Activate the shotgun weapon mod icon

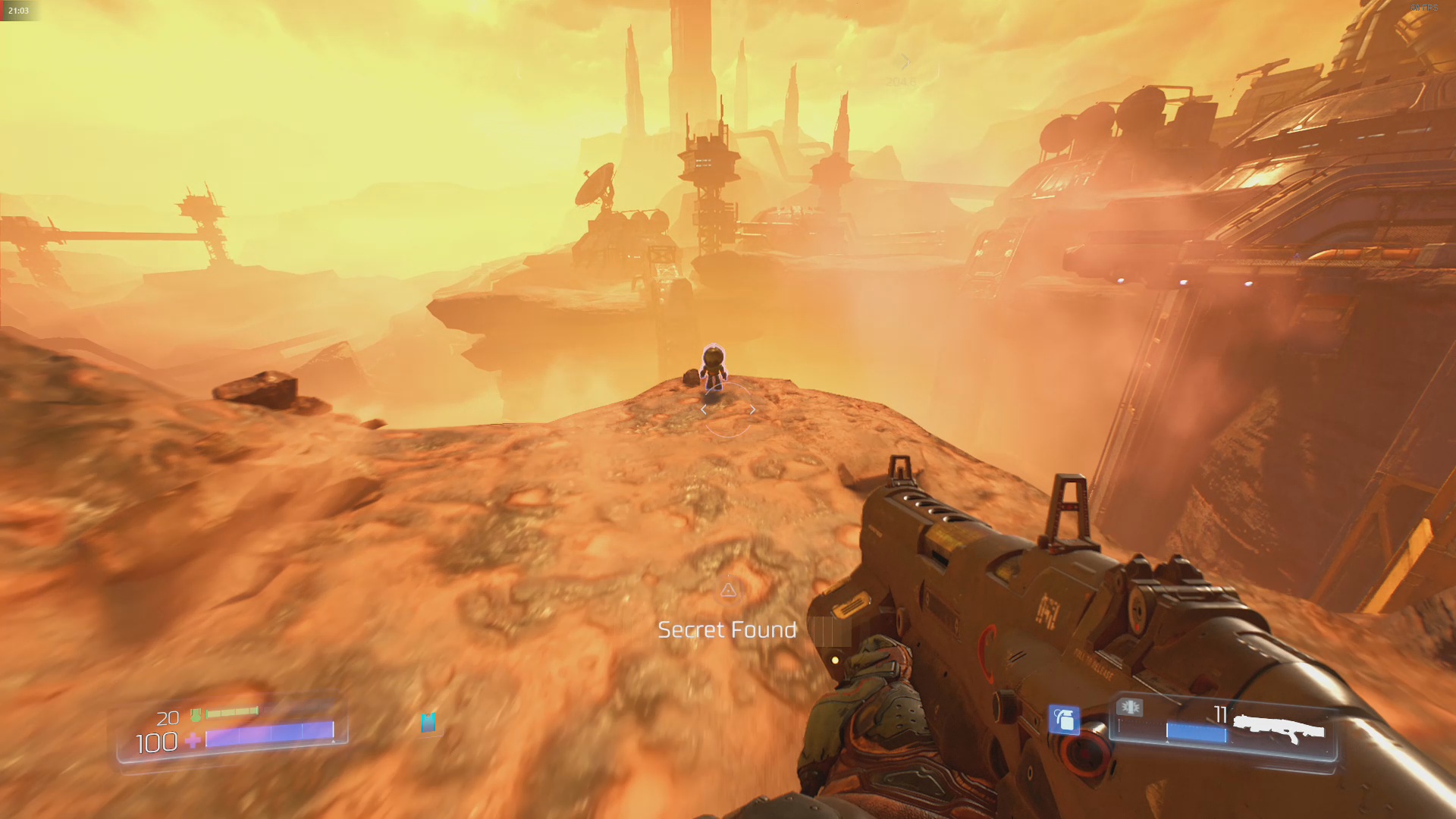[1130, 708]
